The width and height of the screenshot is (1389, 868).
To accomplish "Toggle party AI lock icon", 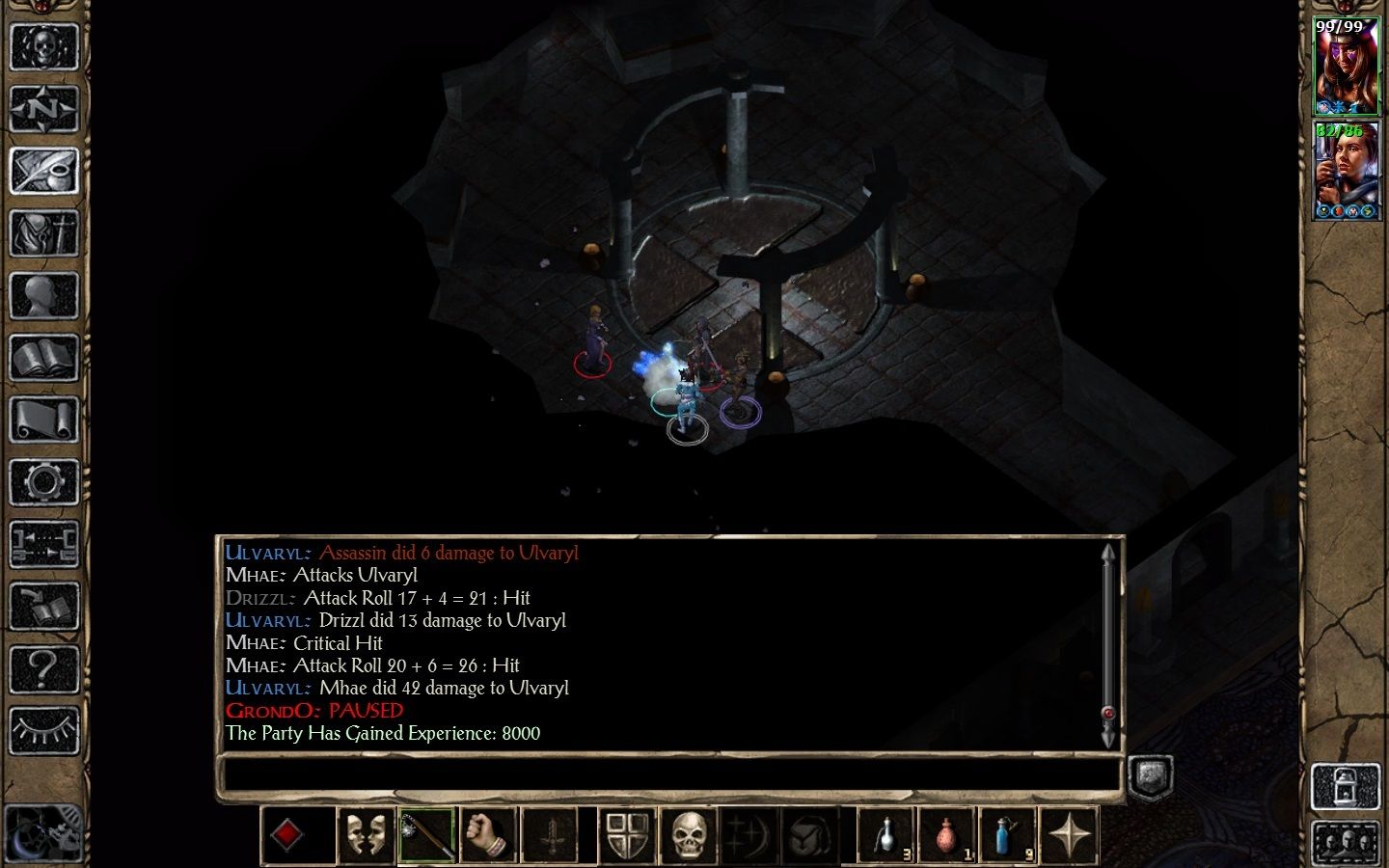I will [x=1348, y=786].
